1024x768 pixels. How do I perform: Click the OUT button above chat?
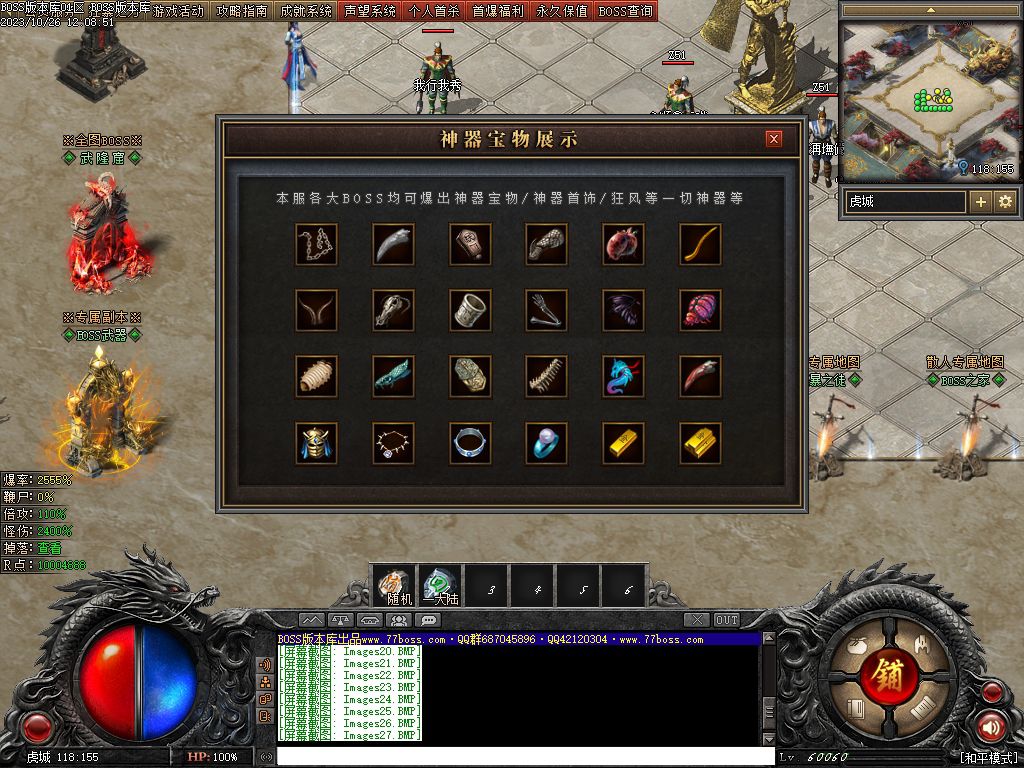[x=727, y=620]
